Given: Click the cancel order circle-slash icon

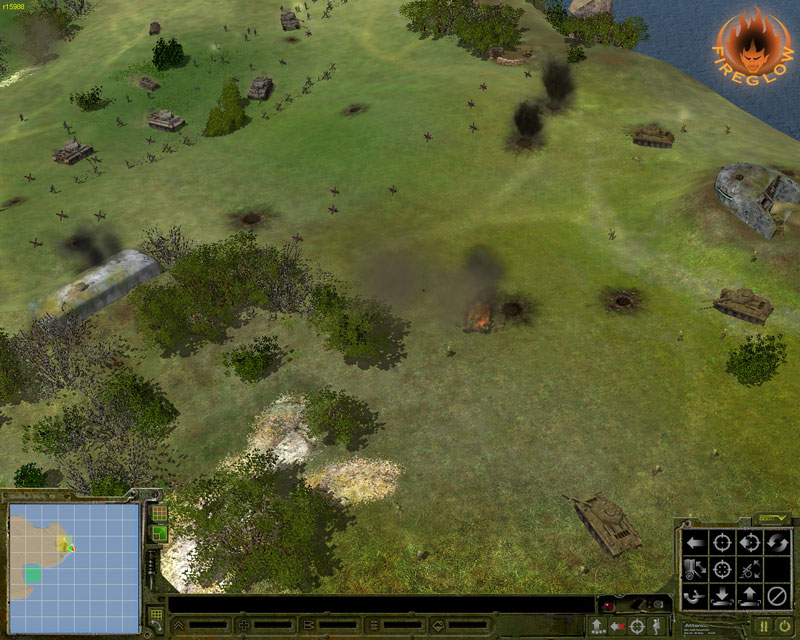Looking at the screenshot, I should 776,597.
